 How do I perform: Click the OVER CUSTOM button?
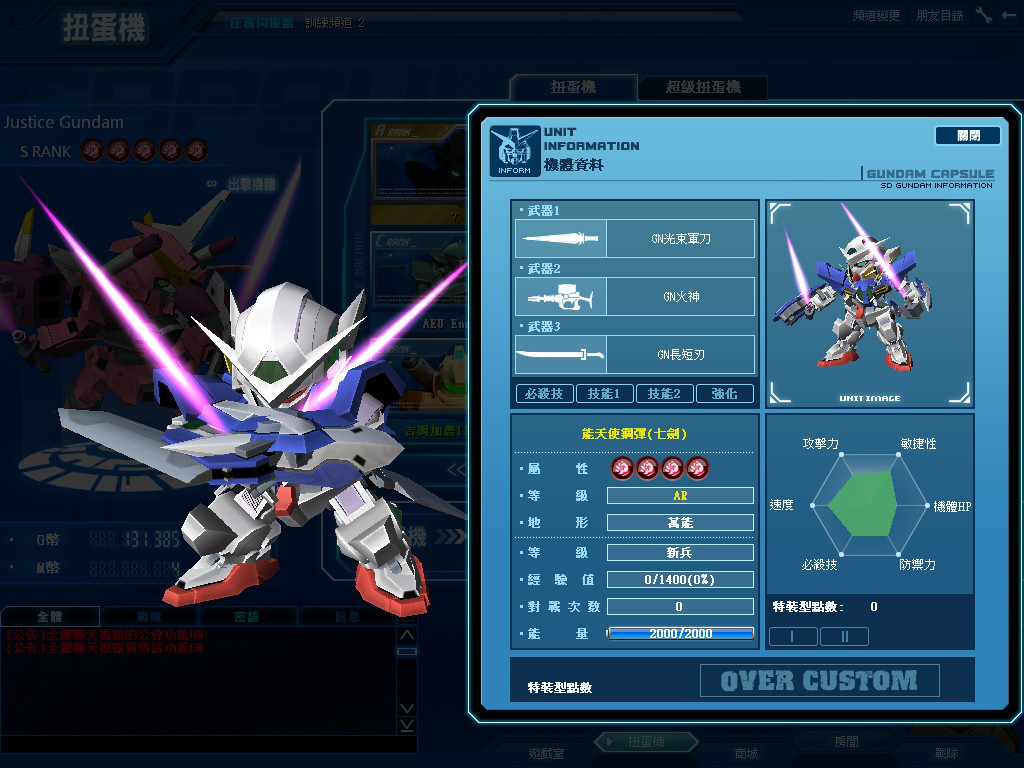tap(819, 681)
